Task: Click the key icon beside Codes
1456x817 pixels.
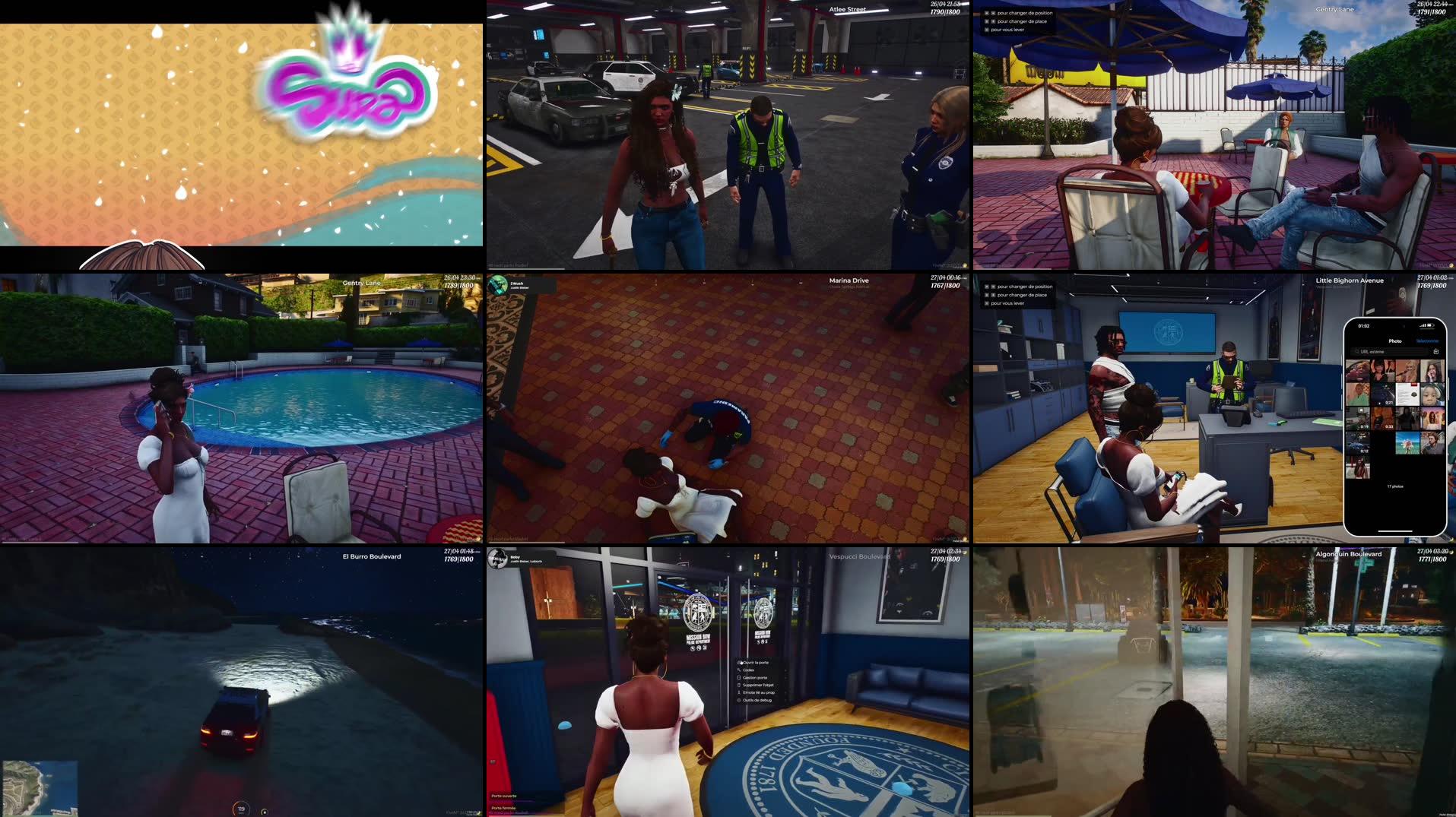Action: click(739, 670)
